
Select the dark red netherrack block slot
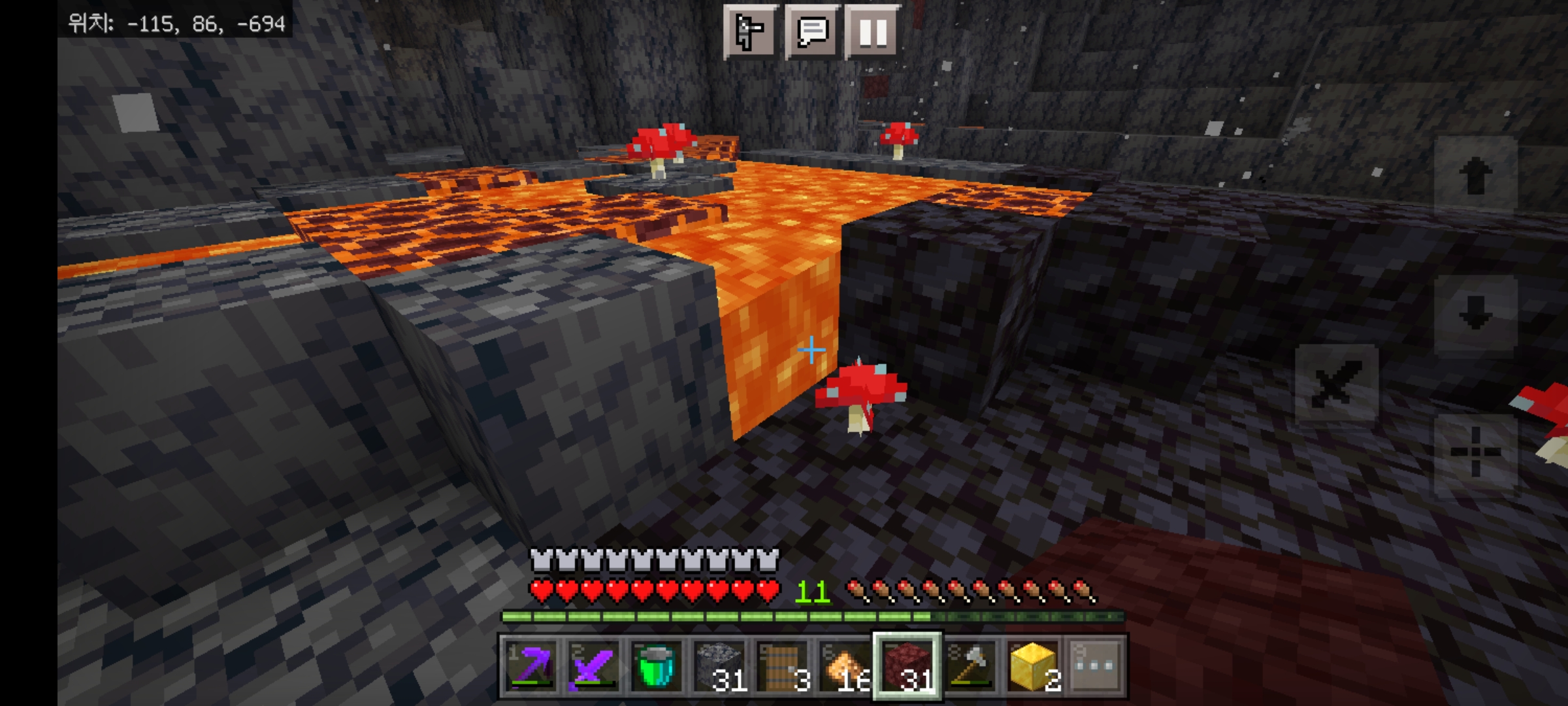pyautogui.click(x=907, y=666)
